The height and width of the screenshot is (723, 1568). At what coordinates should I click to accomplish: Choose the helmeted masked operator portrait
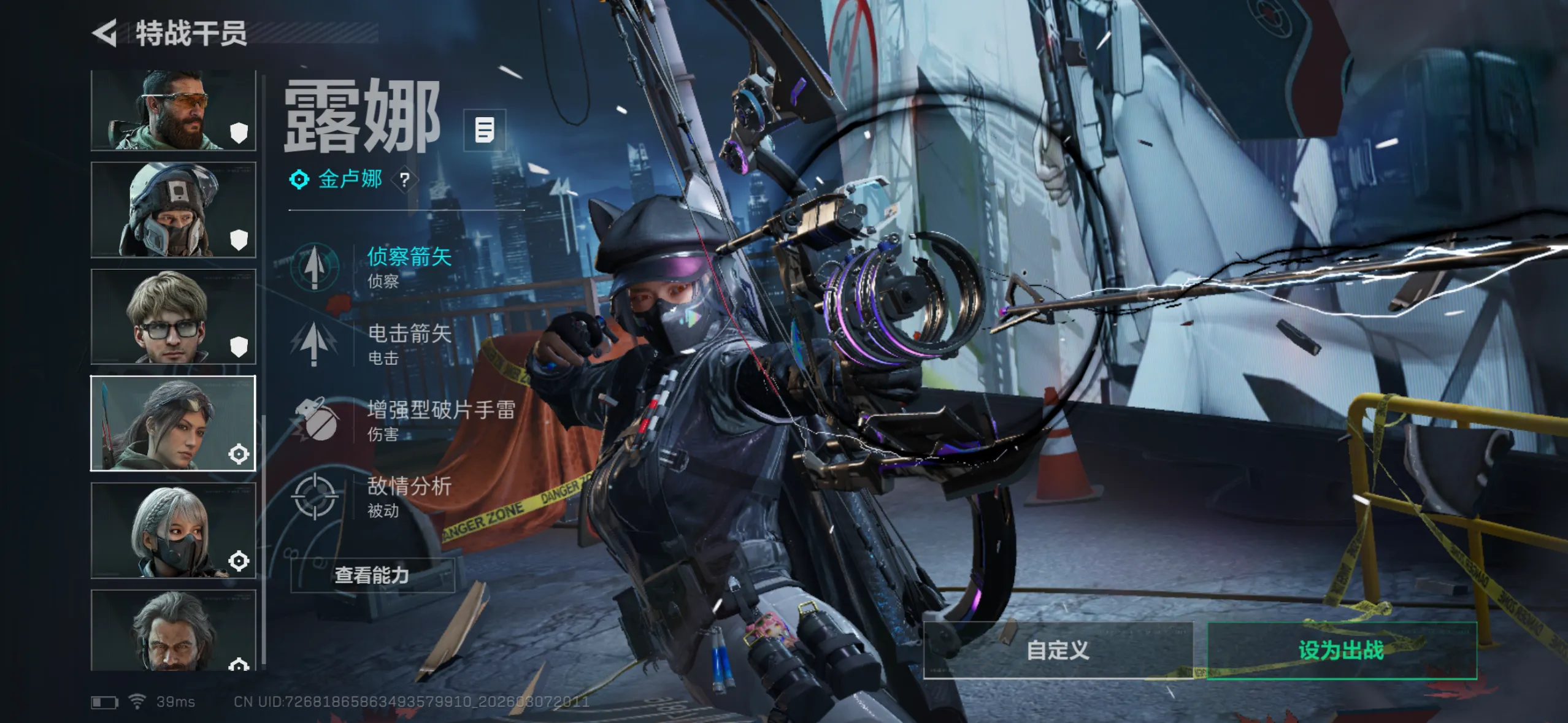(x=173, y=210)
